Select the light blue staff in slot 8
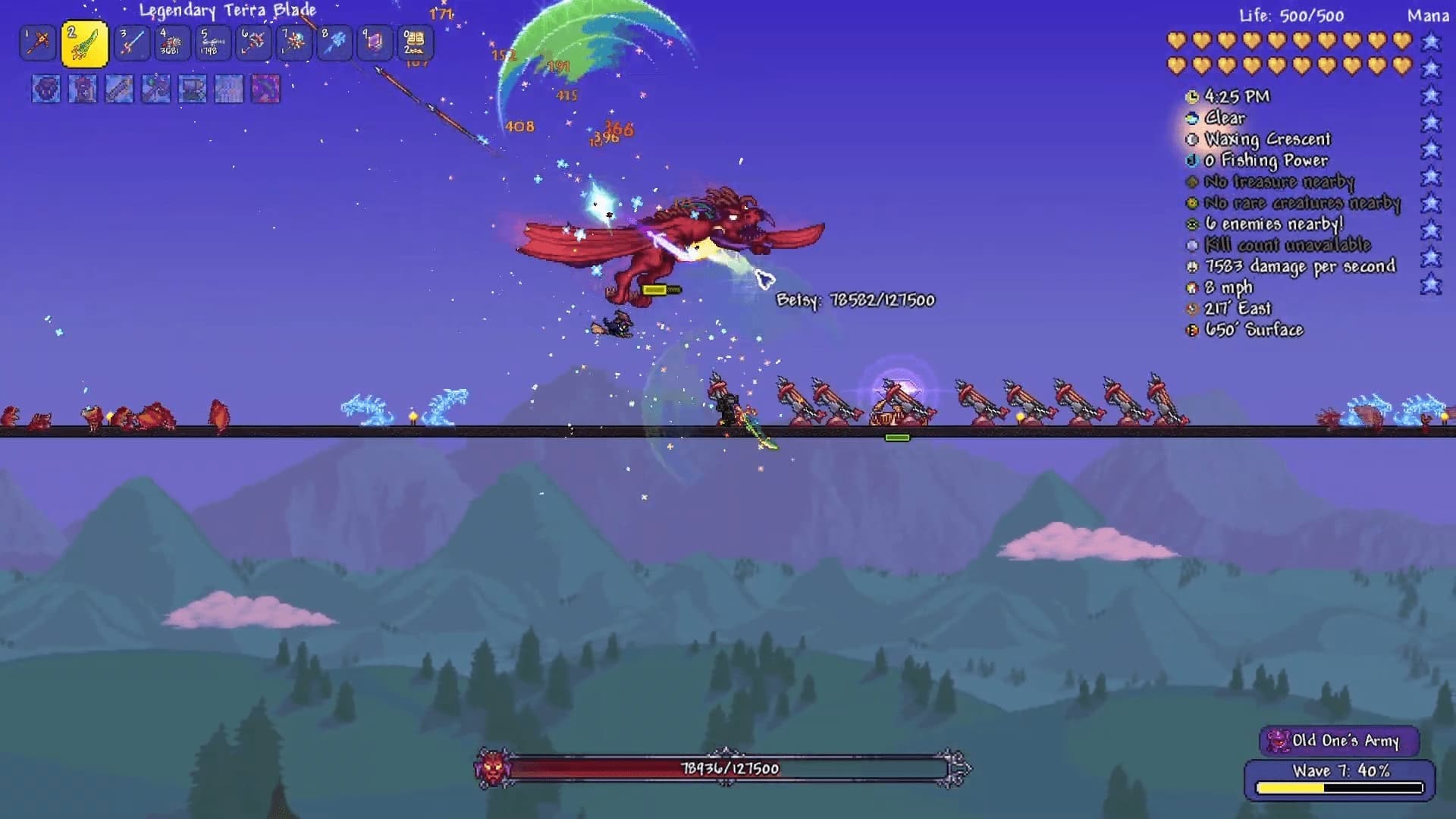The height and width of the screenshot is (819, 1456). click(334, 42)
